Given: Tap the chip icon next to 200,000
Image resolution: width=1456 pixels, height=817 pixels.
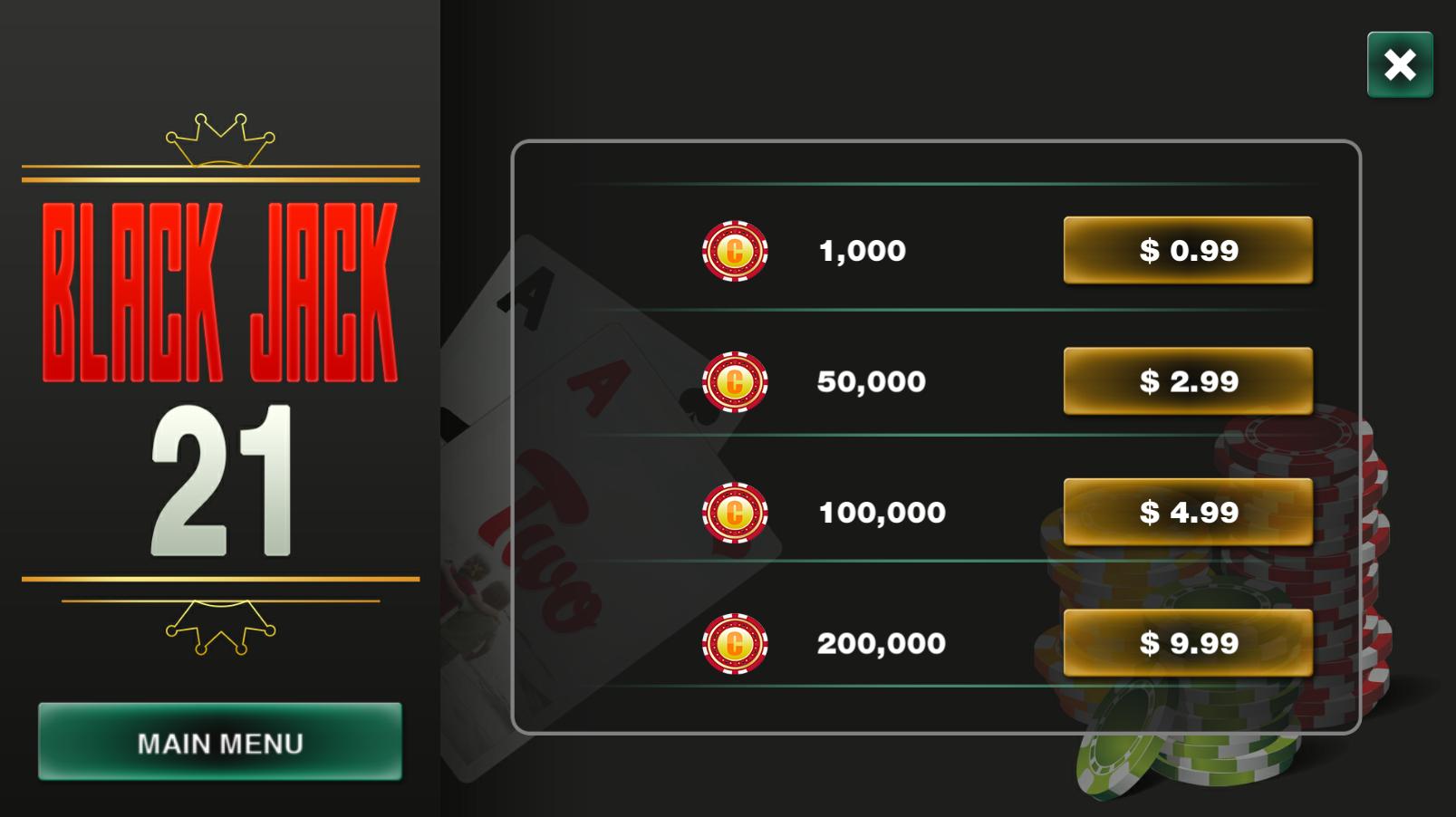Looking at the screenshot, I should 736,642.
